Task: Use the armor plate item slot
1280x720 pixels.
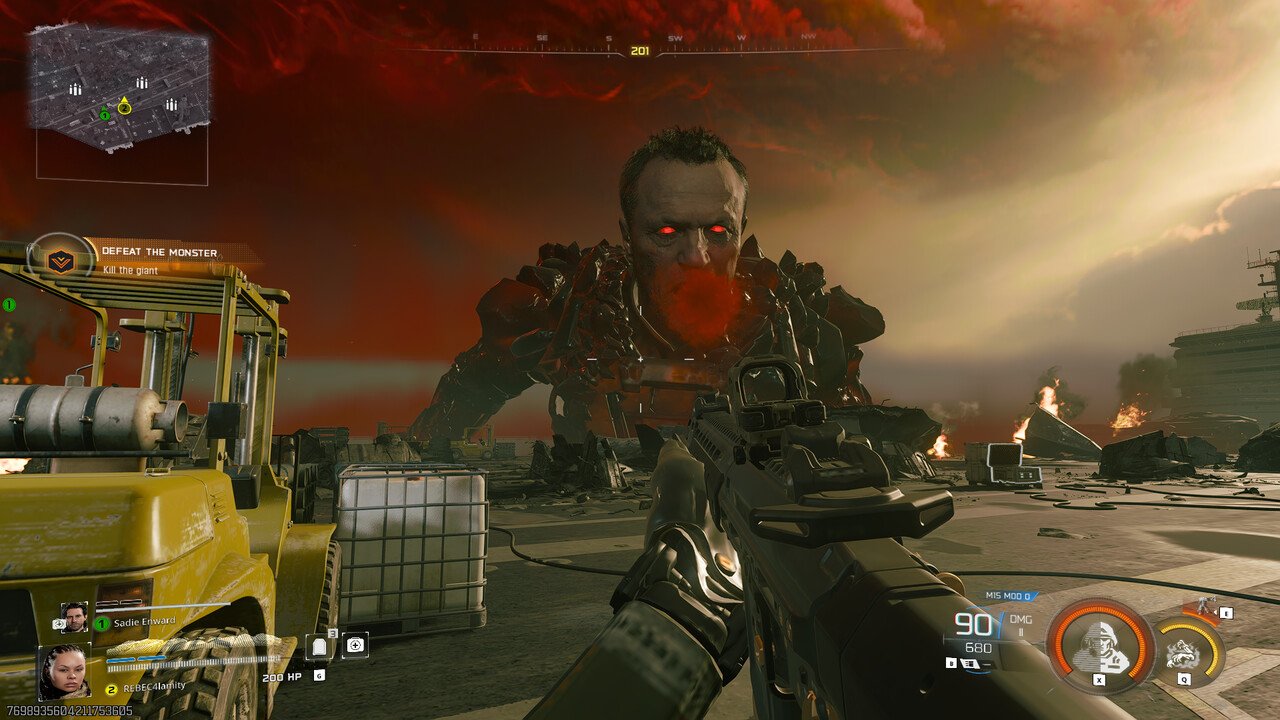Action: 319,646
